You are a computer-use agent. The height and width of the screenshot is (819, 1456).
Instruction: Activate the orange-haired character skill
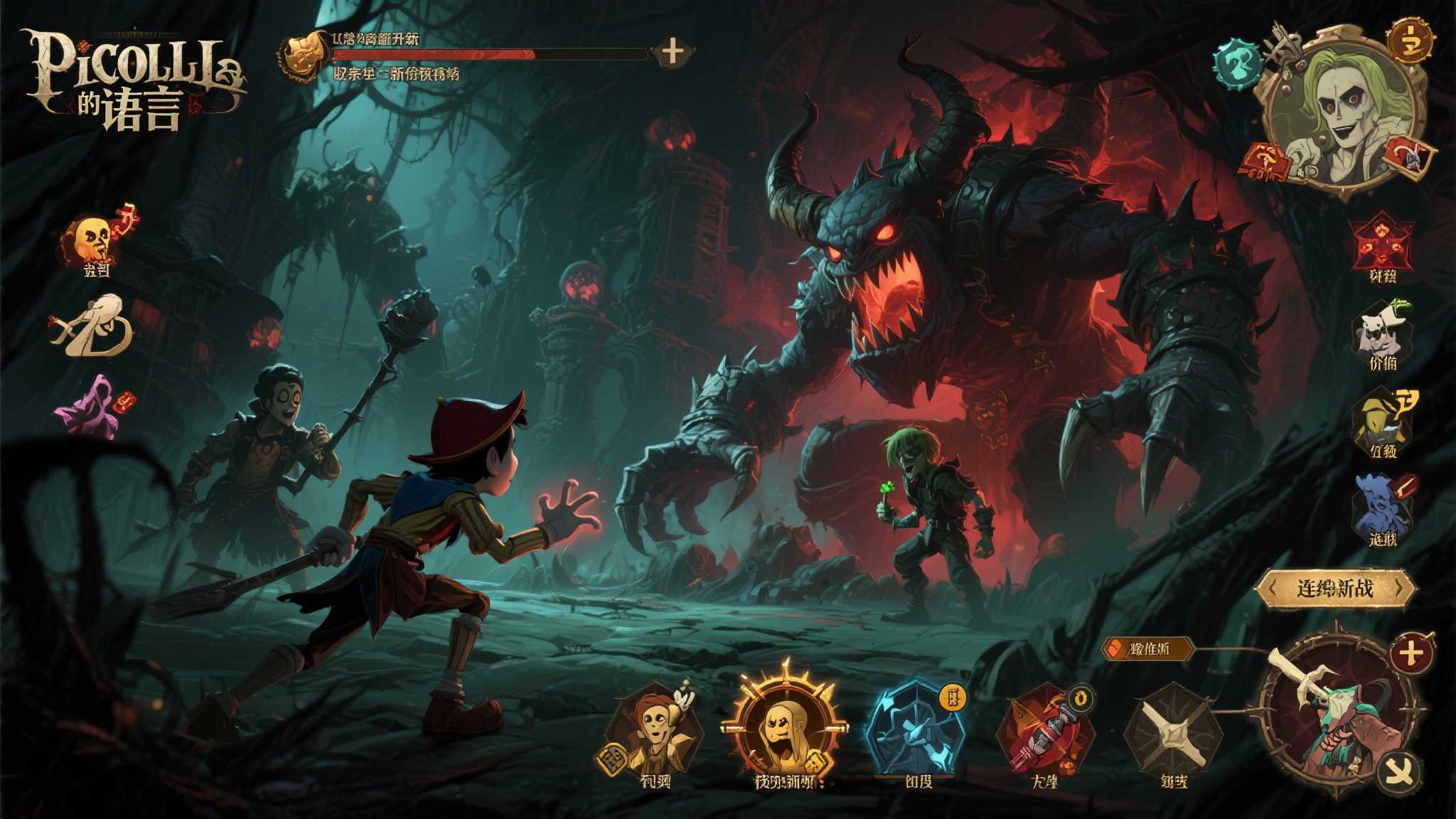[655, 729]
